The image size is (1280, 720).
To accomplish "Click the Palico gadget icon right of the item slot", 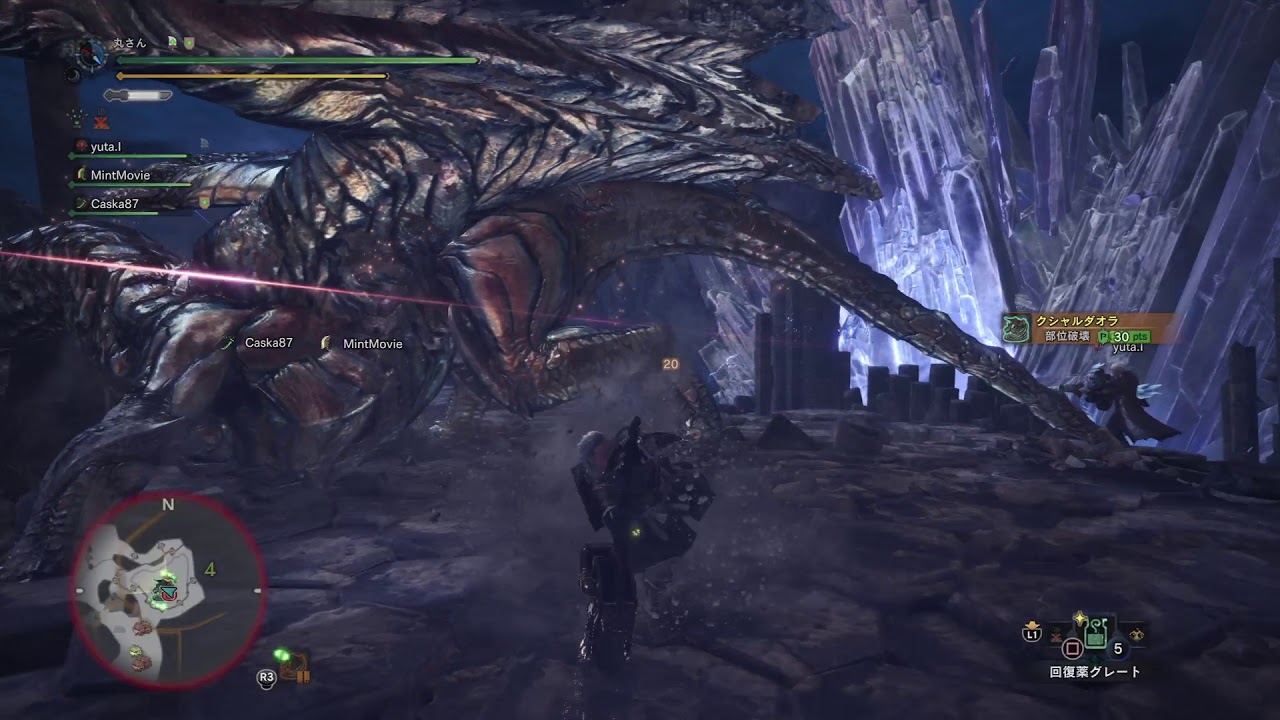I will click(x=1136, y=634).
